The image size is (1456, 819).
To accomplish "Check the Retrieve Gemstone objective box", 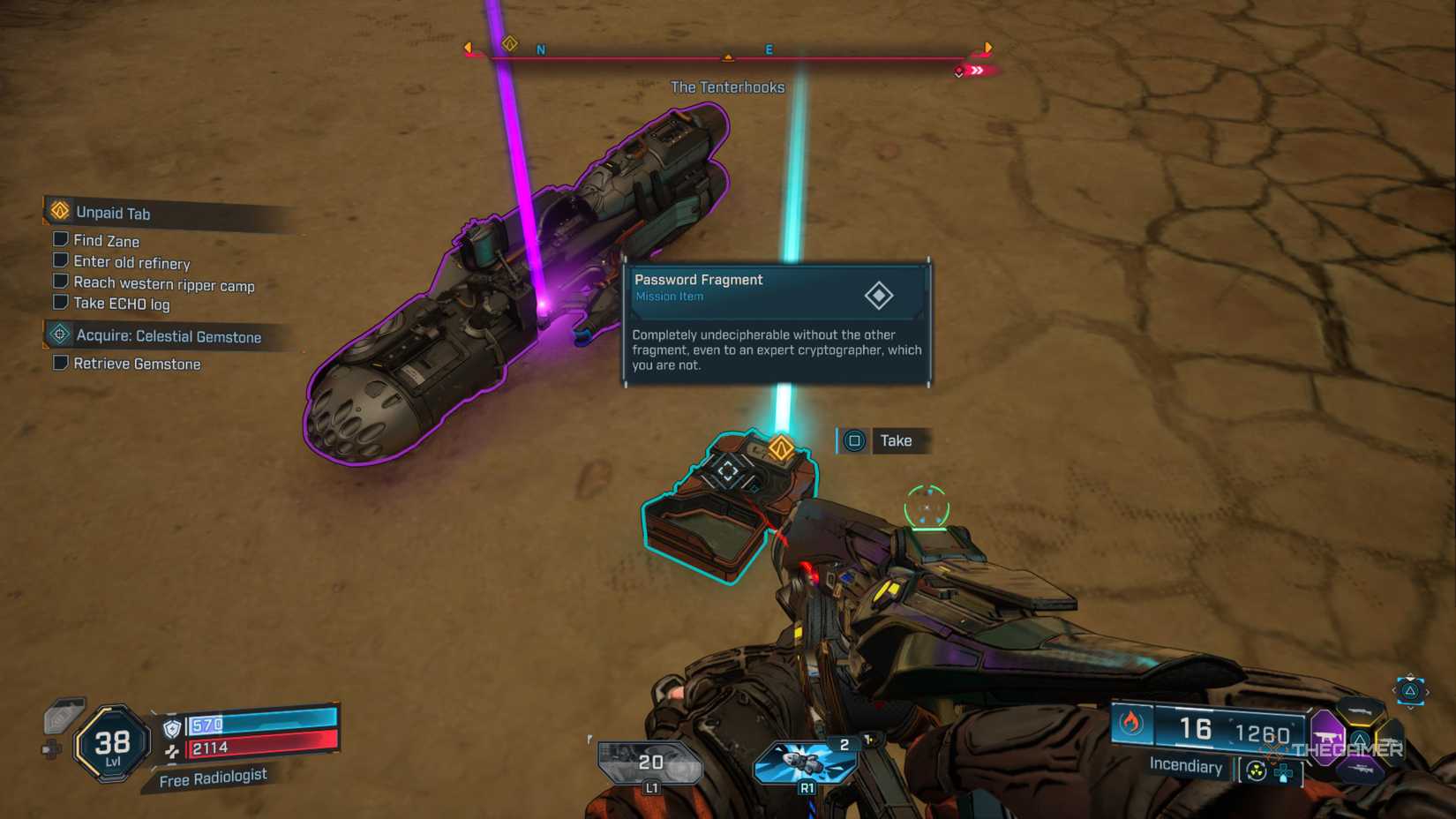I will coord(60,362).
